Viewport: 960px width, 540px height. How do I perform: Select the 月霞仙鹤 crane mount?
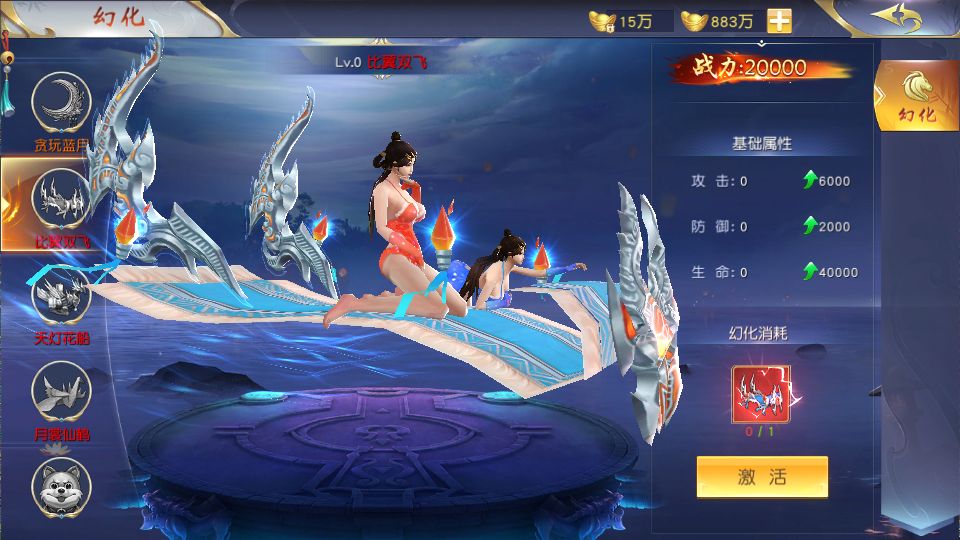62,392
